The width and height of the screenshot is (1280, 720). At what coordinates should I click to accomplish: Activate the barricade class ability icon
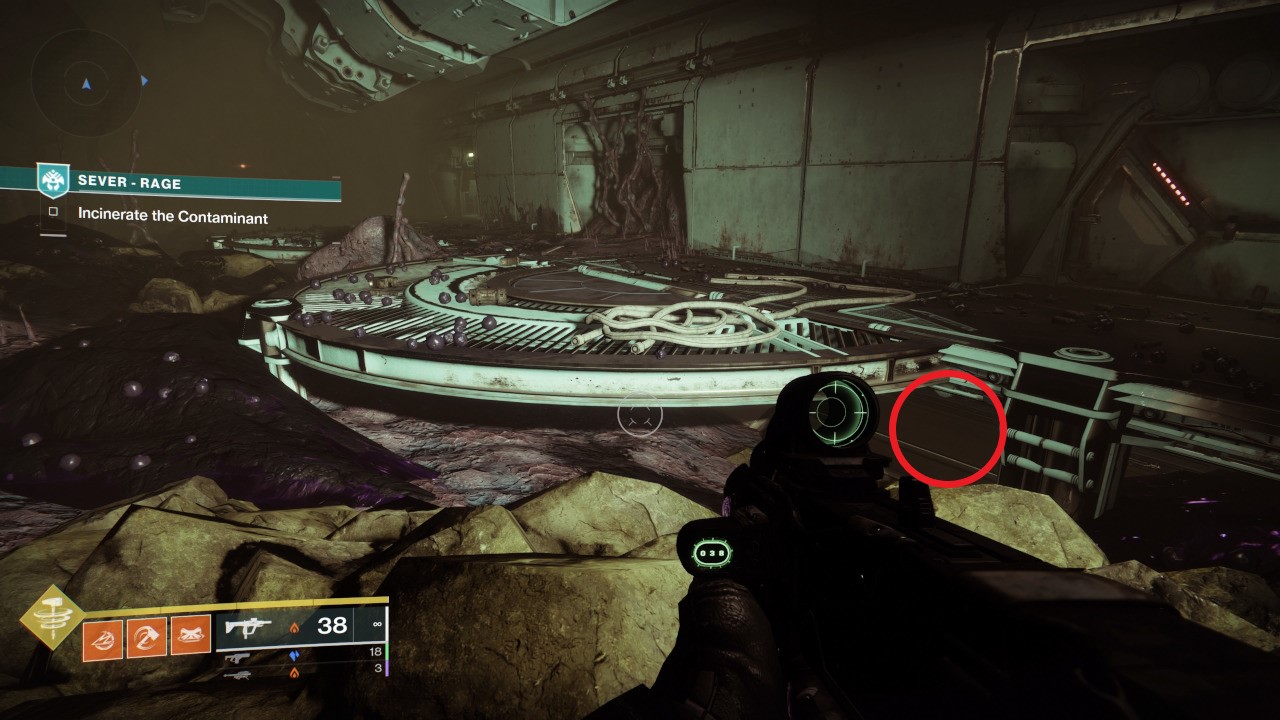[190, 634]
